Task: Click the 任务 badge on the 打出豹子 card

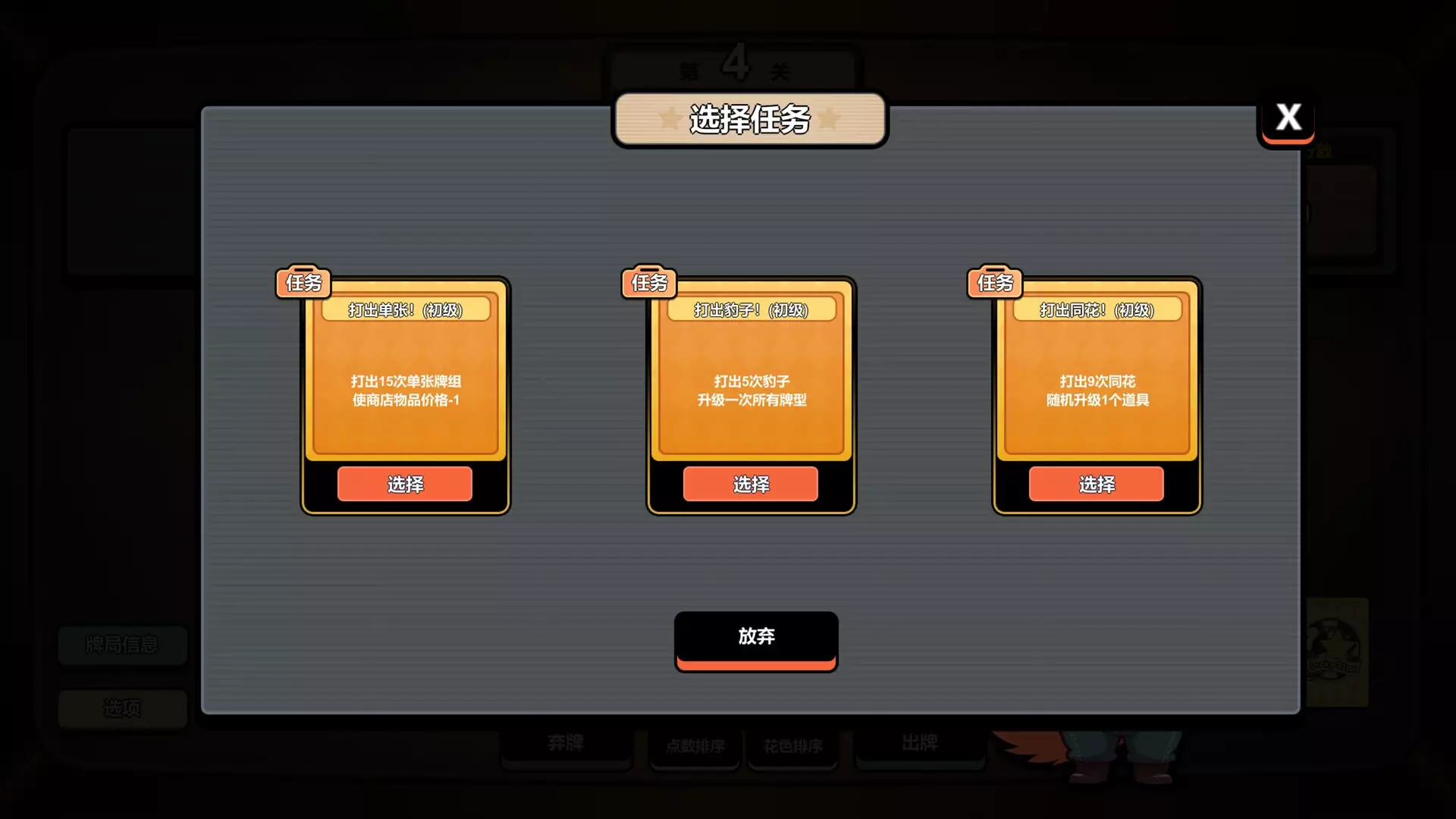Action: point(648,282)
